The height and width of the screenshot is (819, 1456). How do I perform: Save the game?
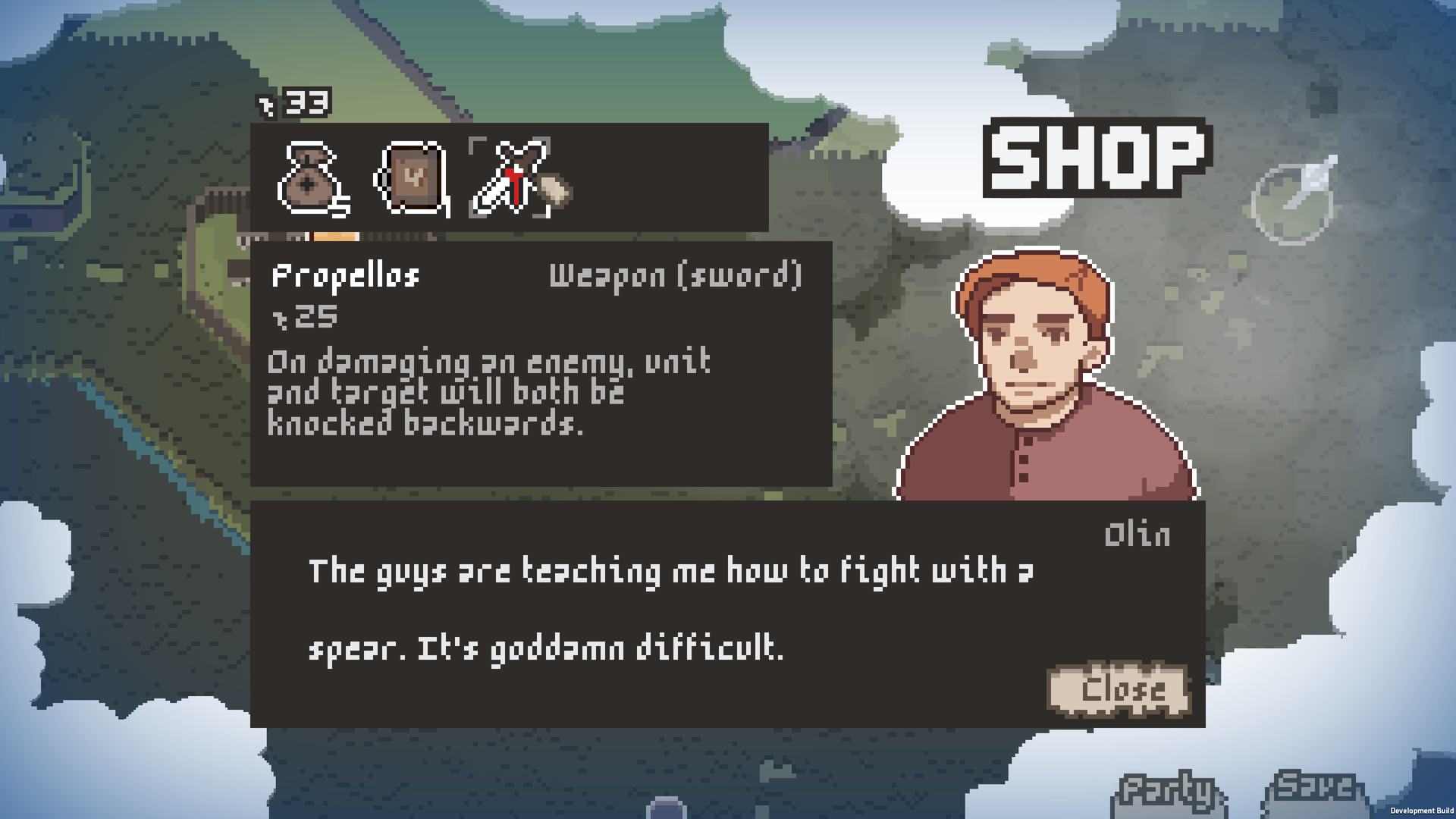point(1314,789)
